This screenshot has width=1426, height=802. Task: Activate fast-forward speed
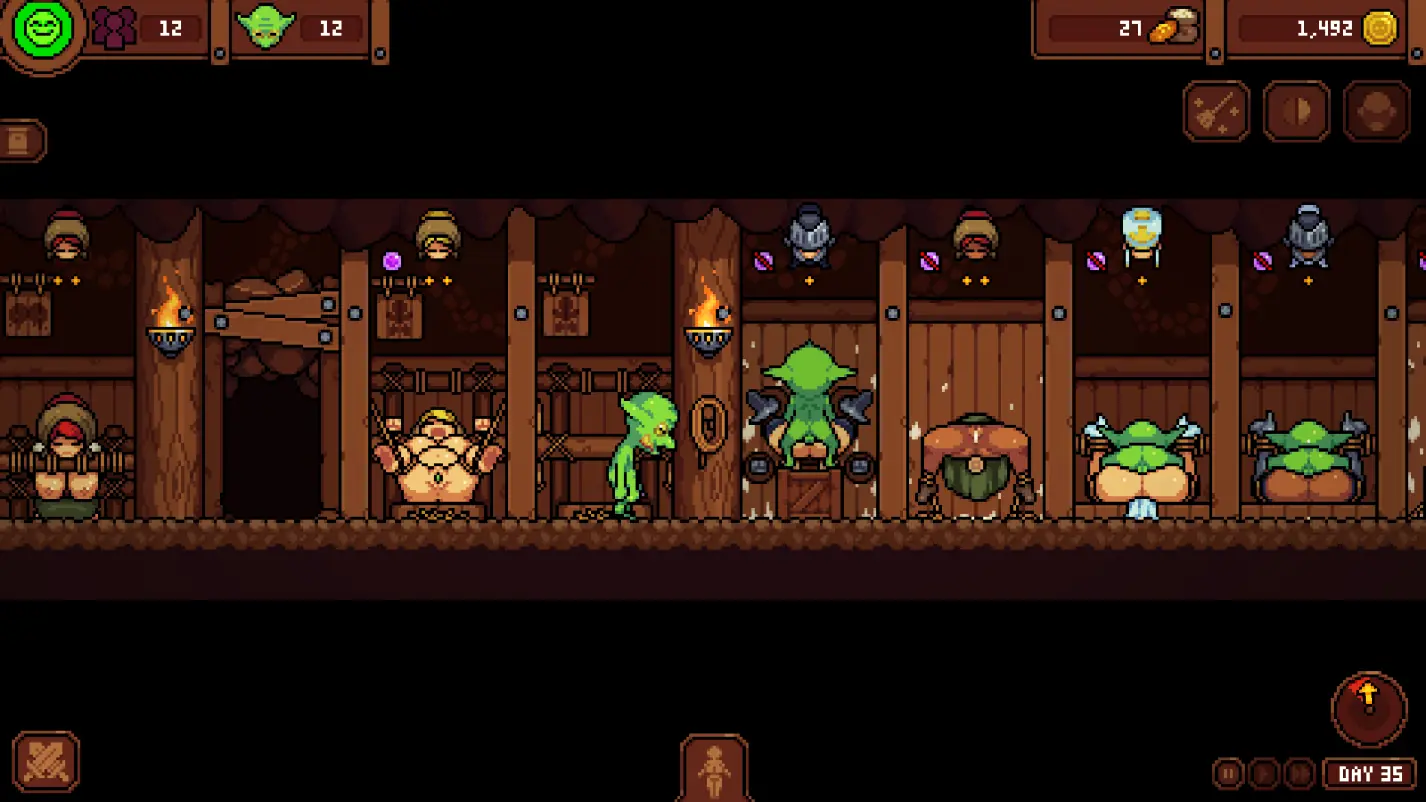point(1298,773)
